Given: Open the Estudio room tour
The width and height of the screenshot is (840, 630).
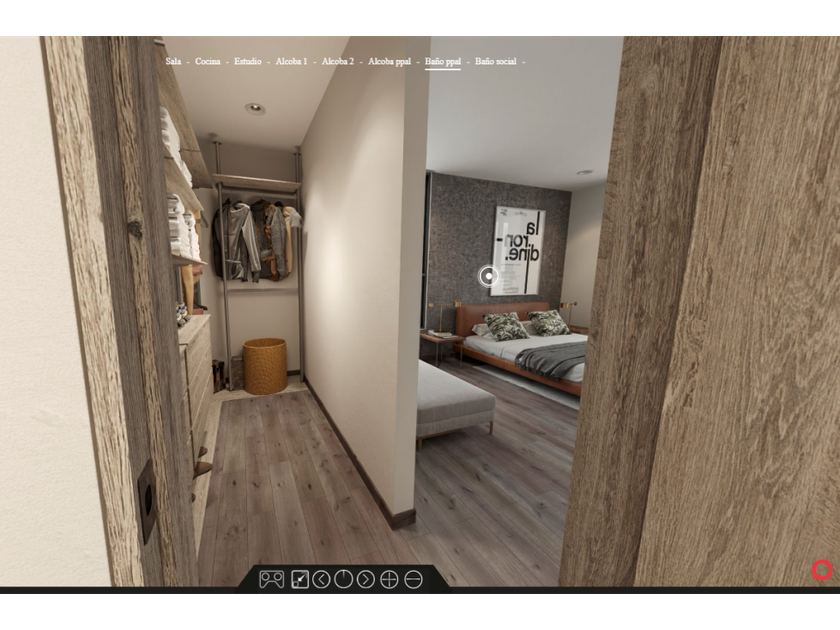Looking at the screenshot, I should point(248,62).
